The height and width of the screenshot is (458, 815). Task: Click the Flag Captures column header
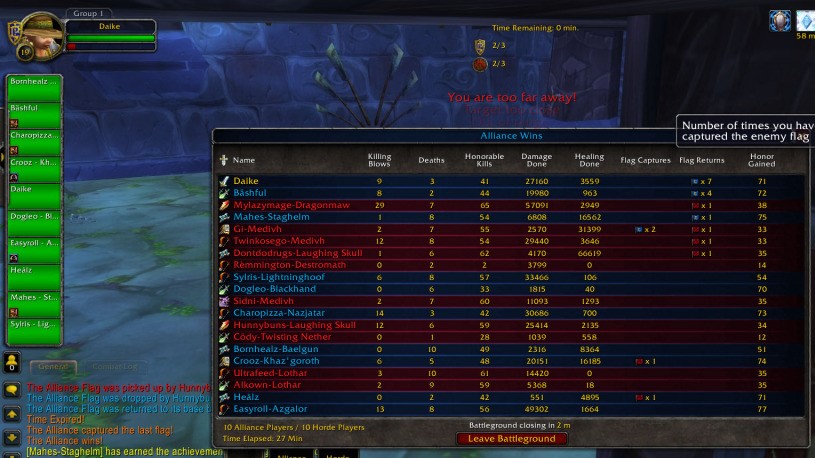(645, 159)
